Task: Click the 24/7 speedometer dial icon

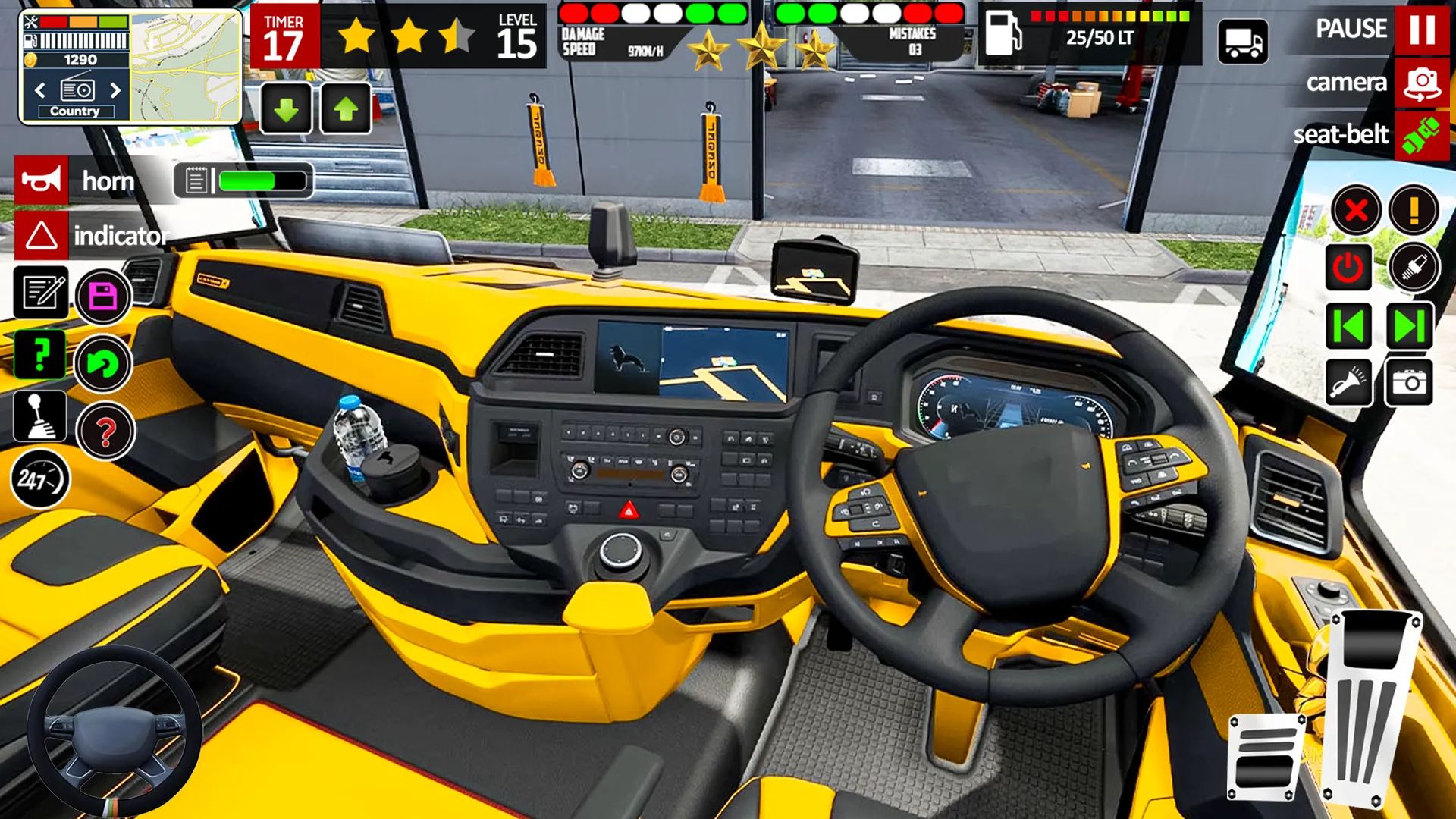Action: pos(39,476)
